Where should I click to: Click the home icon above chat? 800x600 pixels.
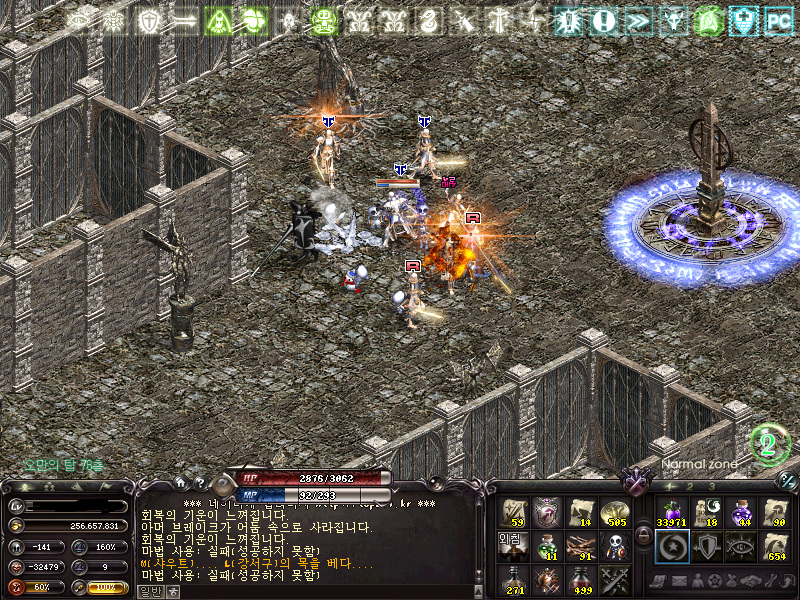click(180, 484)
